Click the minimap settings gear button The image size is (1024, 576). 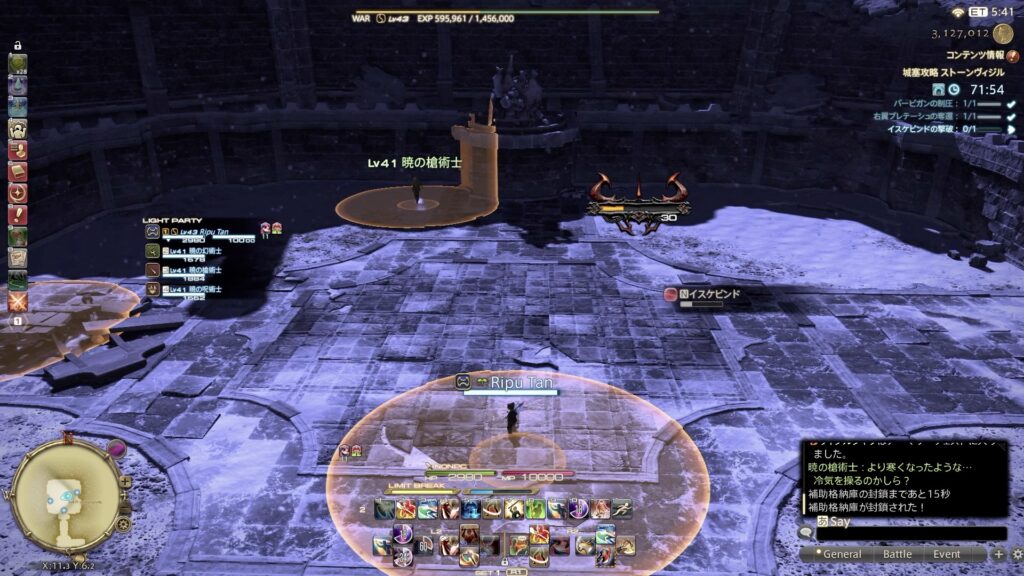(123, 523)
